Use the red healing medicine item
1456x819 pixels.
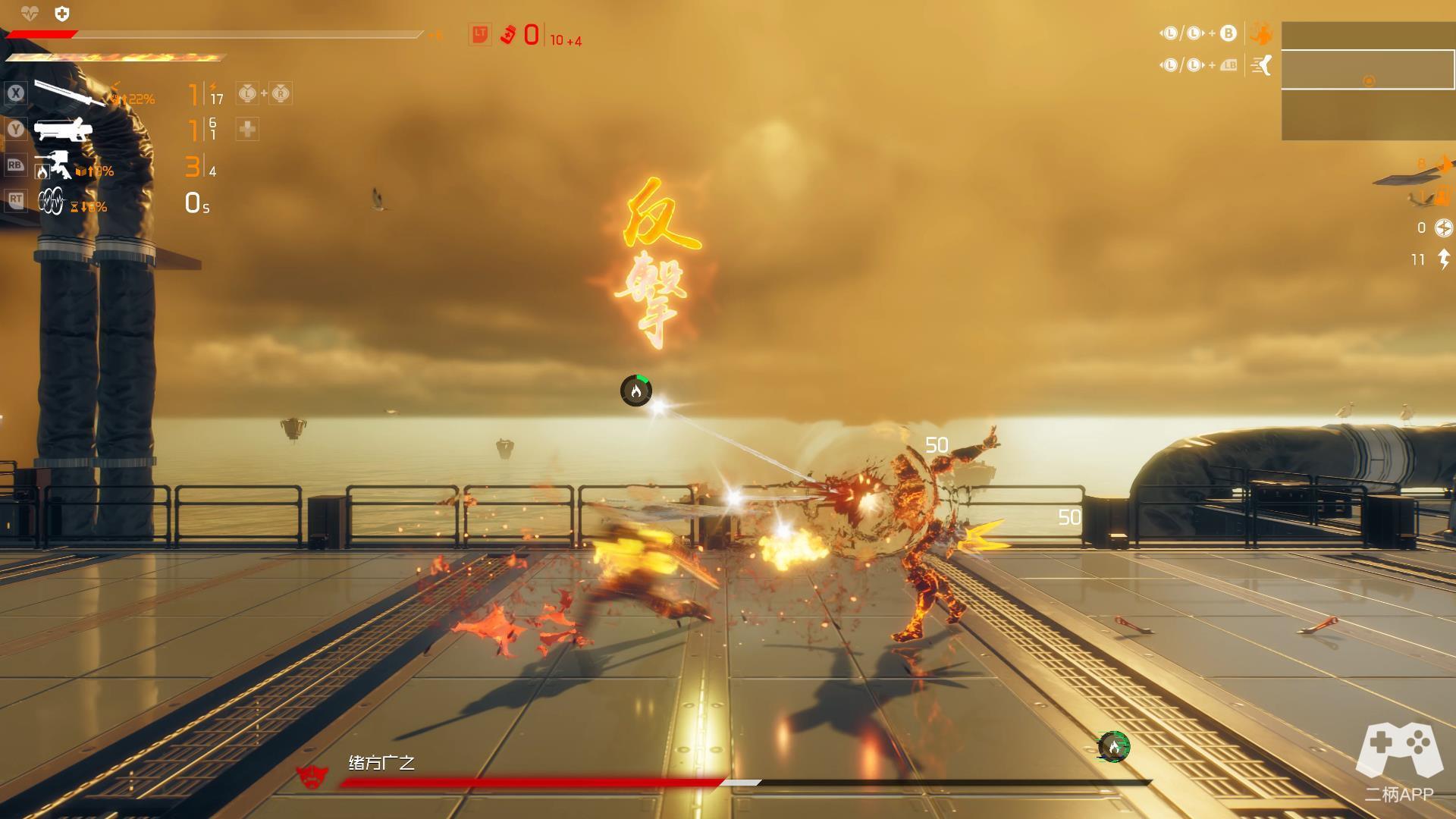click(x=507, y=35)
